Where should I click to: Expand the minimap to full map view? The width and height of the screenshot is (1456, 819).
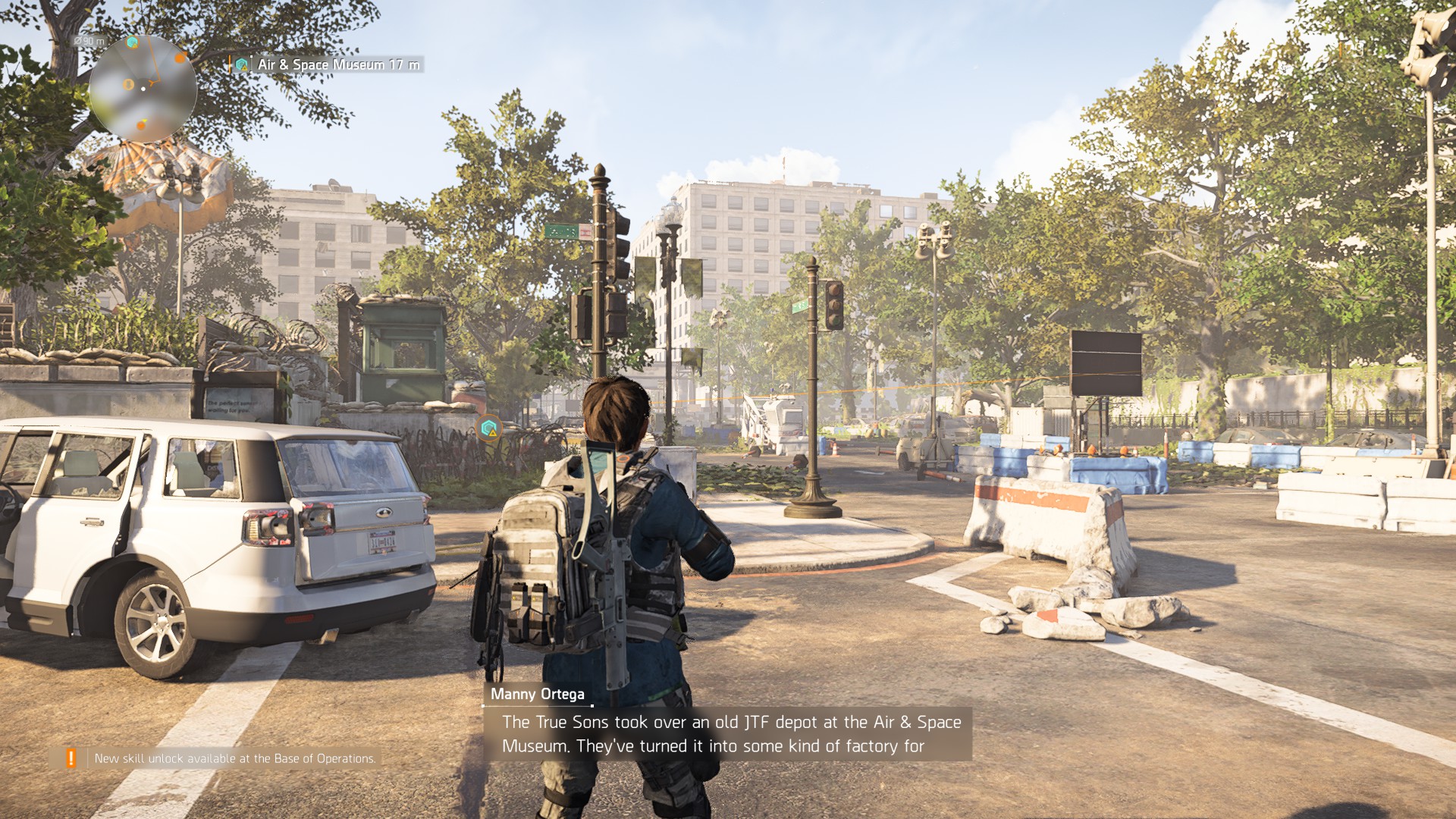pyautogui.click(x=144, y=89)
